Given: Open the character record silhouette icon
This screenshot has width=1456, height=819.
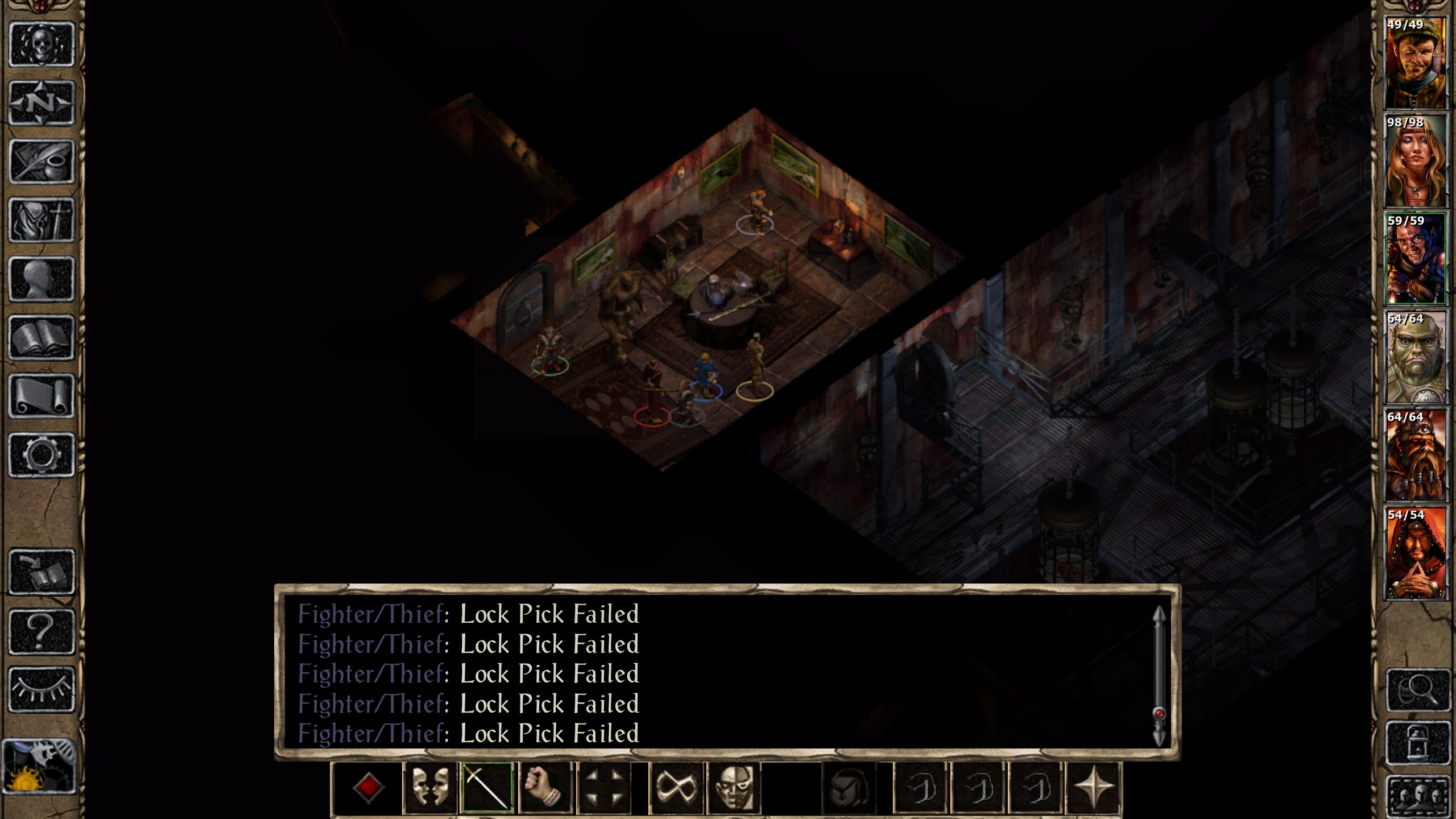Looking at the screenshot, I should tap(42, 279).
